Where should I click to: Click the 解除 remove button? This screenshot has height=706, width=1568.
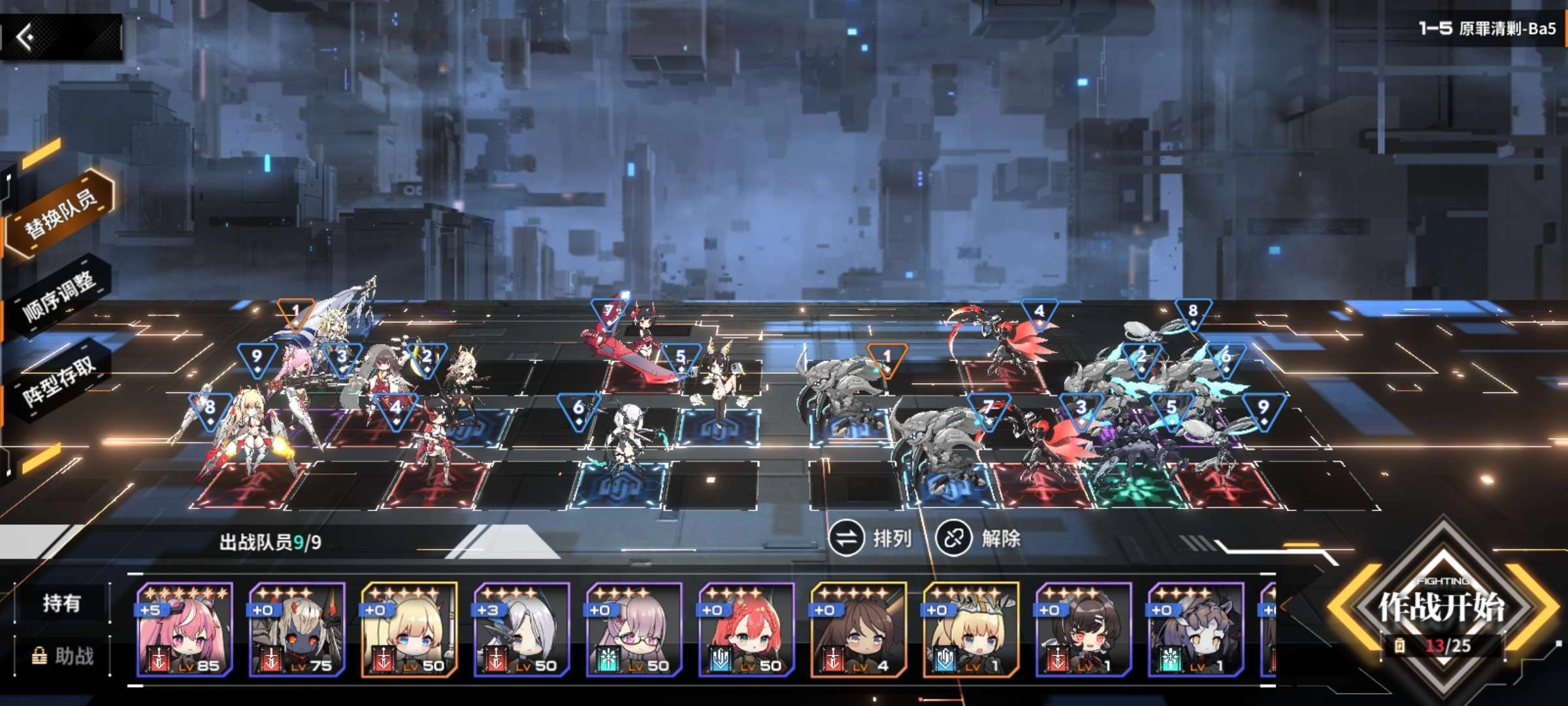(x=978, y=539)
